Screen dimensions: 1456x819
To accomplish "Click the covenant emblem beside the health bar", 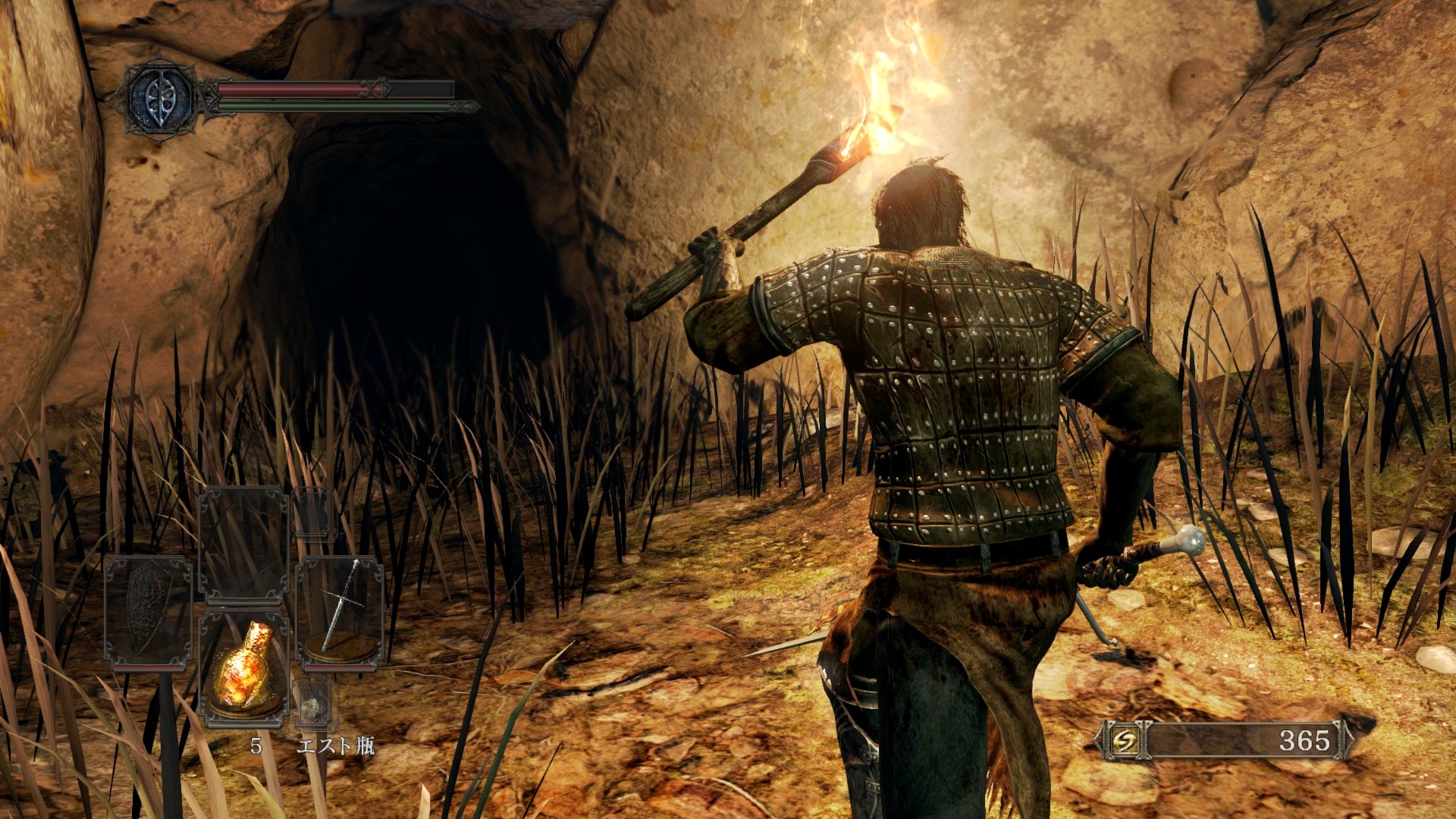I will (x=159, y=99).
